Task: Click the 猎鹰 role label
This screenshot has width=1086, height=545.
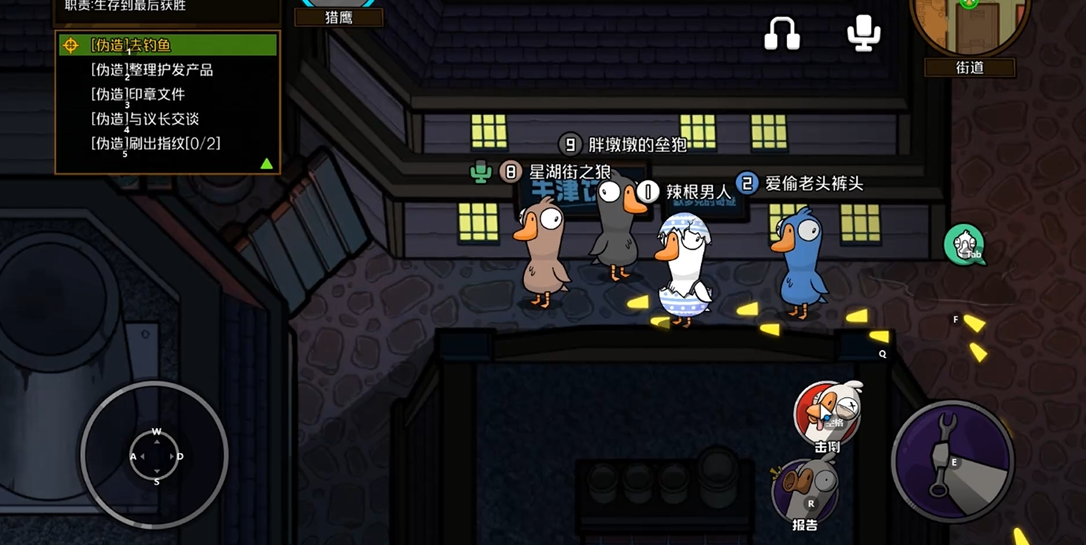Action: pyautogui.click(x=339, y=17)
